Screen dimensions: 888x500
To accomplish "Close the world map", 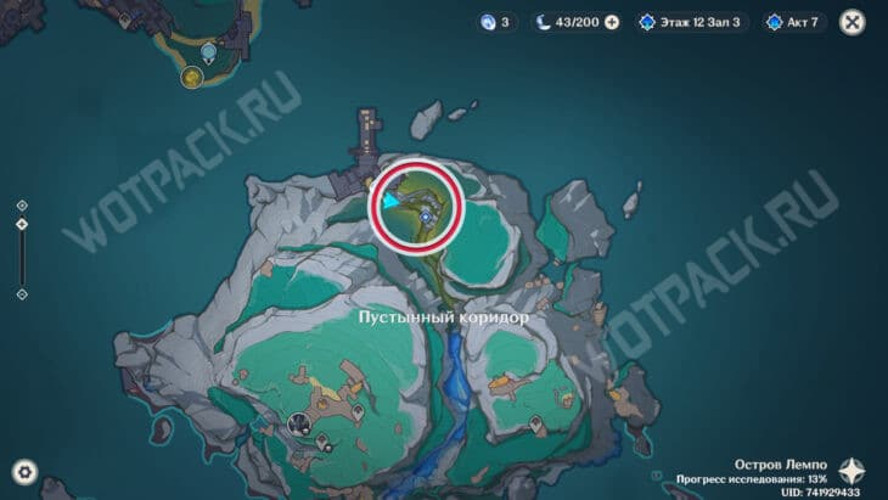I will coord(851,22).
